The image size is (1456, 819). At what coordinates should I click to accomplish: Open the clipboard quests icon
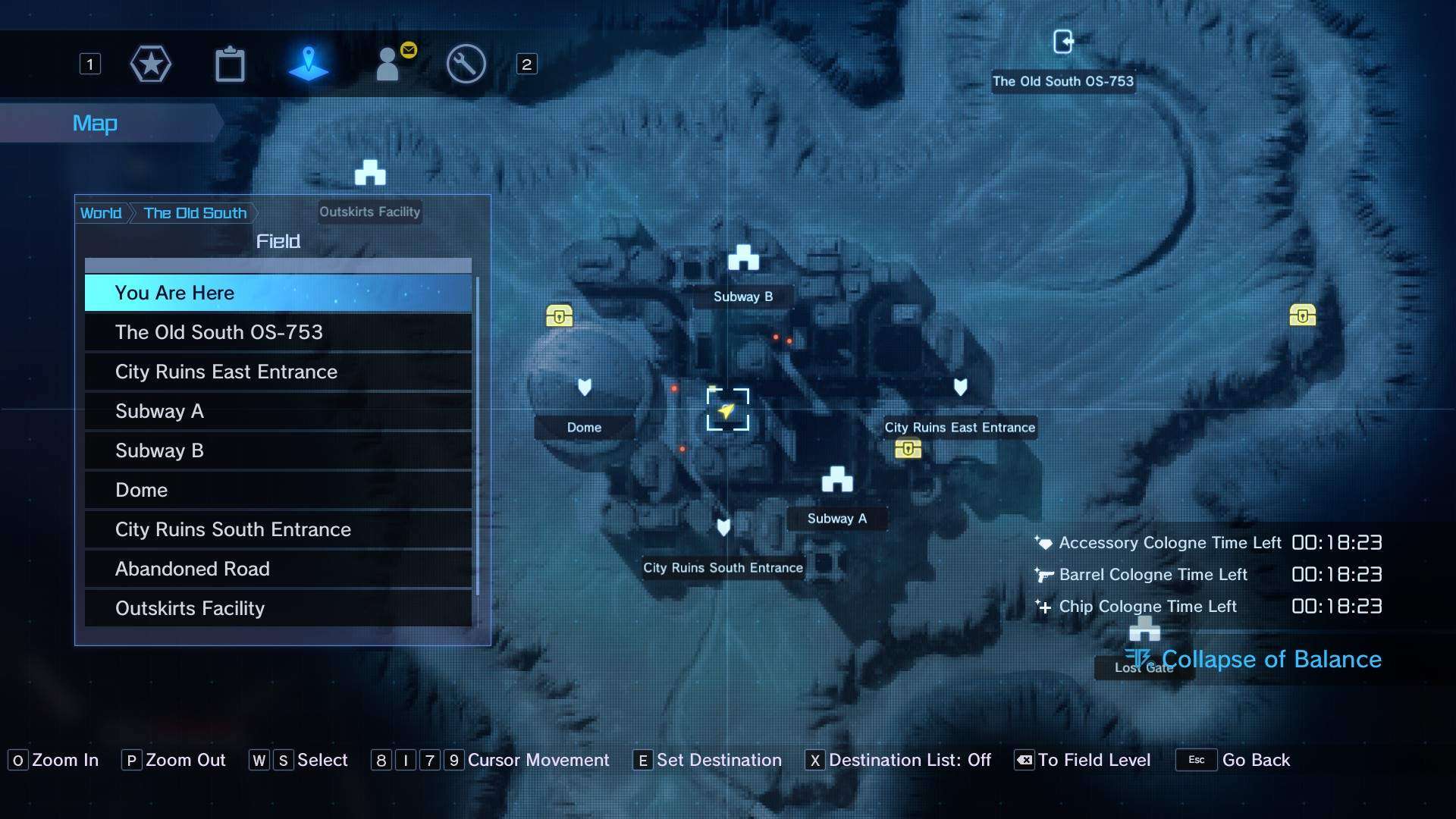[230, 64]
